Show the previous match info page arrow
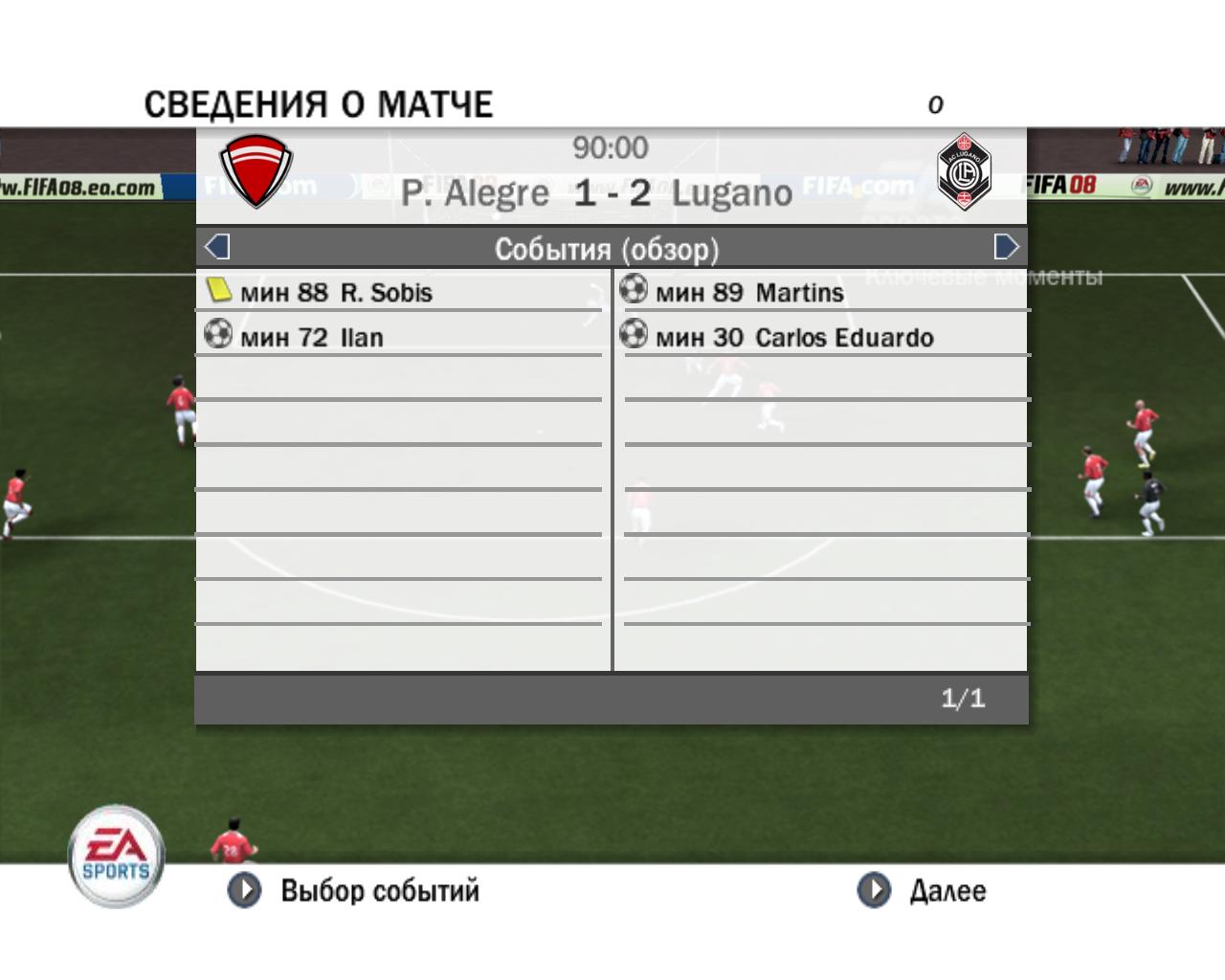This screenshot has height=980, width=1225. (x=217, y=247)
